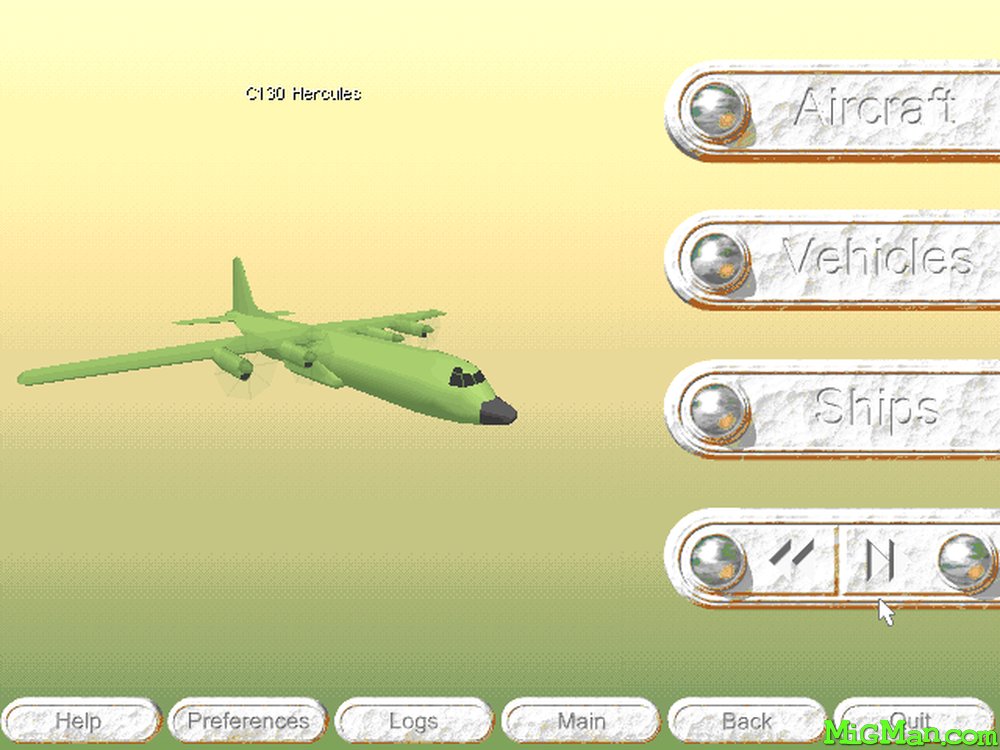The height and width of the screenshot is (750, 1000).
Task: Open the Help screen
Action: tap(79, 721)
